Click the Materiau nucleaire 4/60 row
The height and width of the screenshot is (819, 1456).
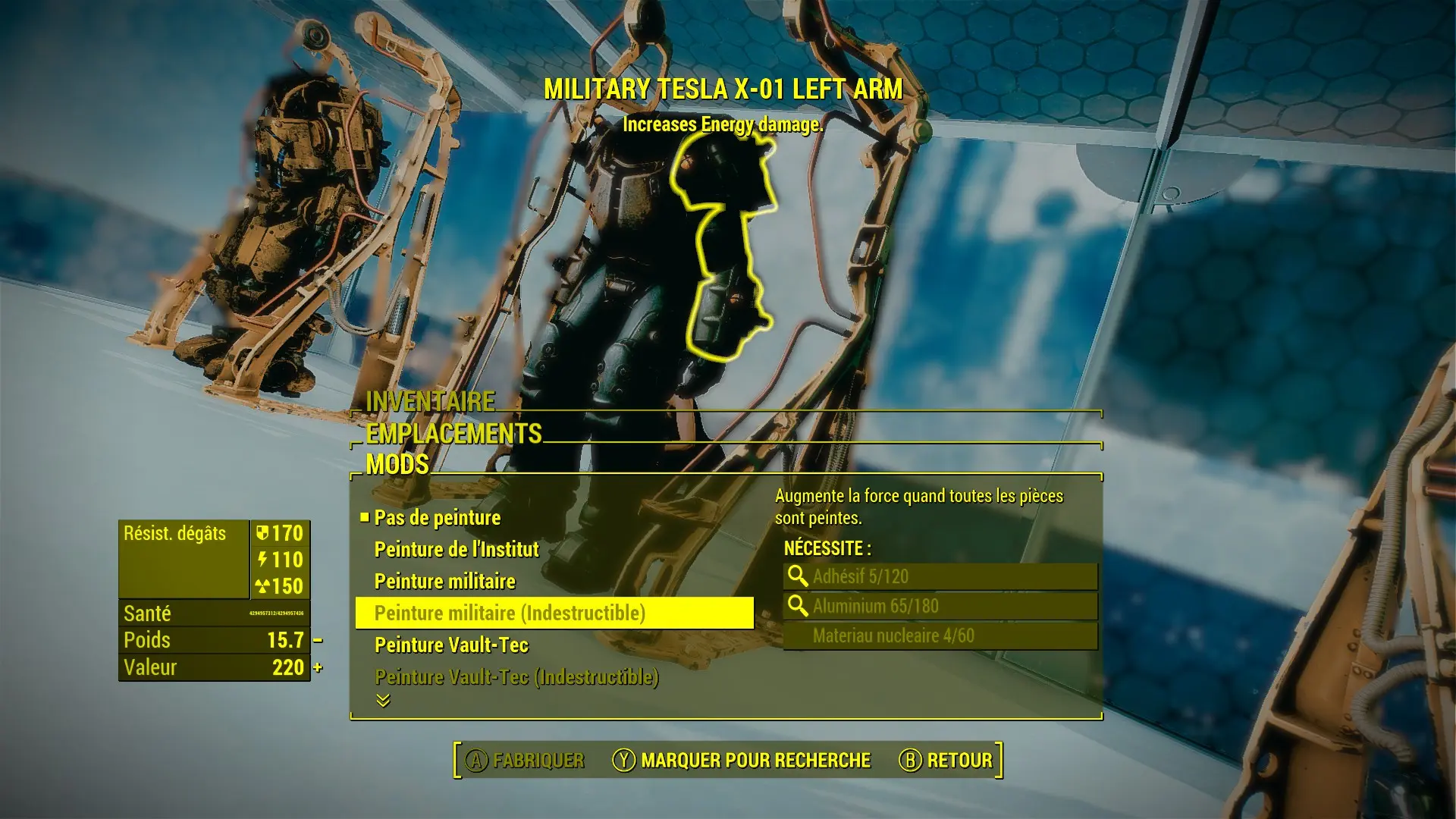(940, 635)
